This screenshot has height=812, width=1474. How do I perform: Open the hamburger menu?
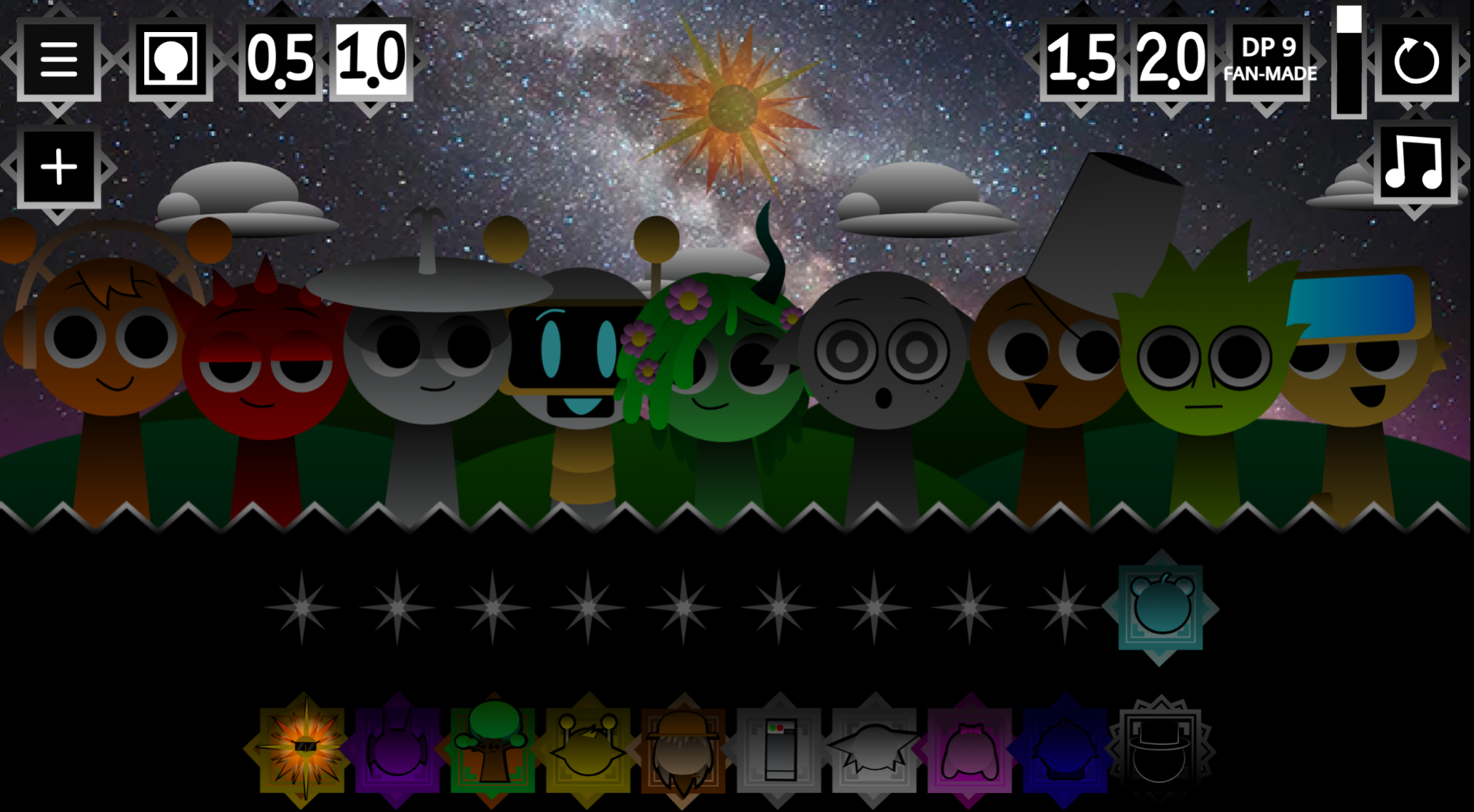click(58, 59)
